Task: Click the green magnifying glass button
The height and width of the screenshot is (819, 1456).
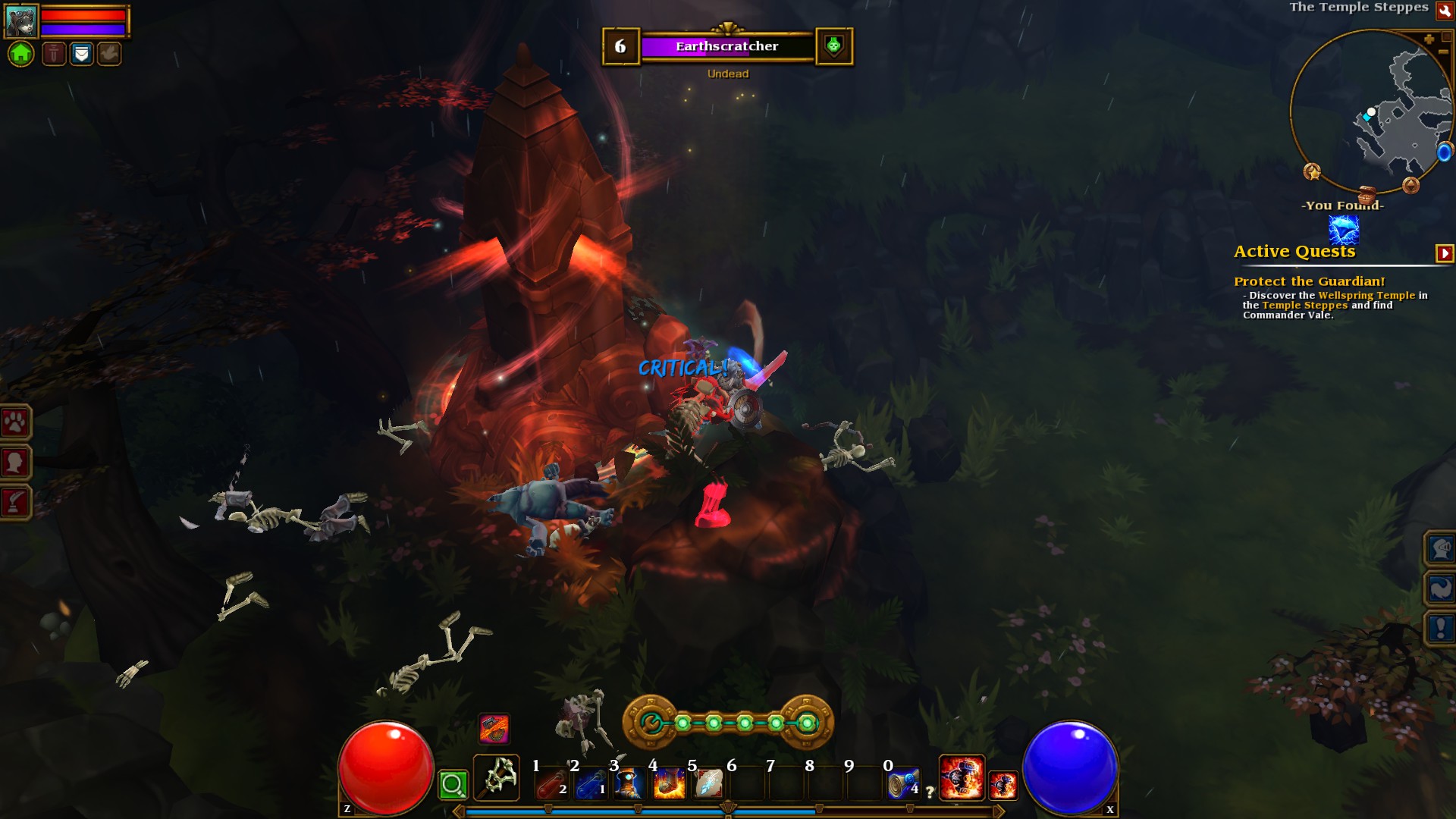Action: (453, 785)
